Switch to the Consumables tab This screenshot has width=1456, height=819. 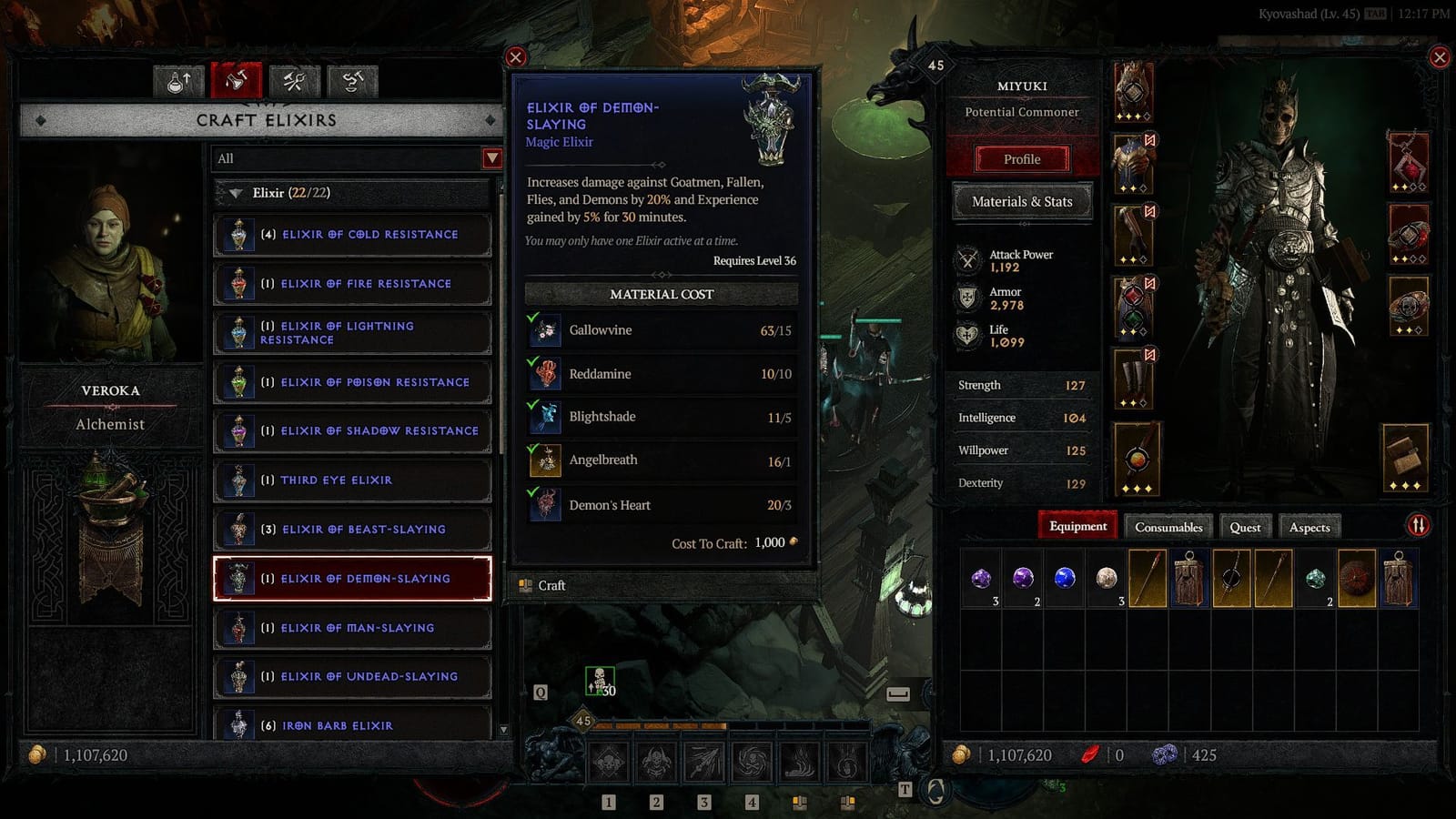click(x=1168, y=526)
